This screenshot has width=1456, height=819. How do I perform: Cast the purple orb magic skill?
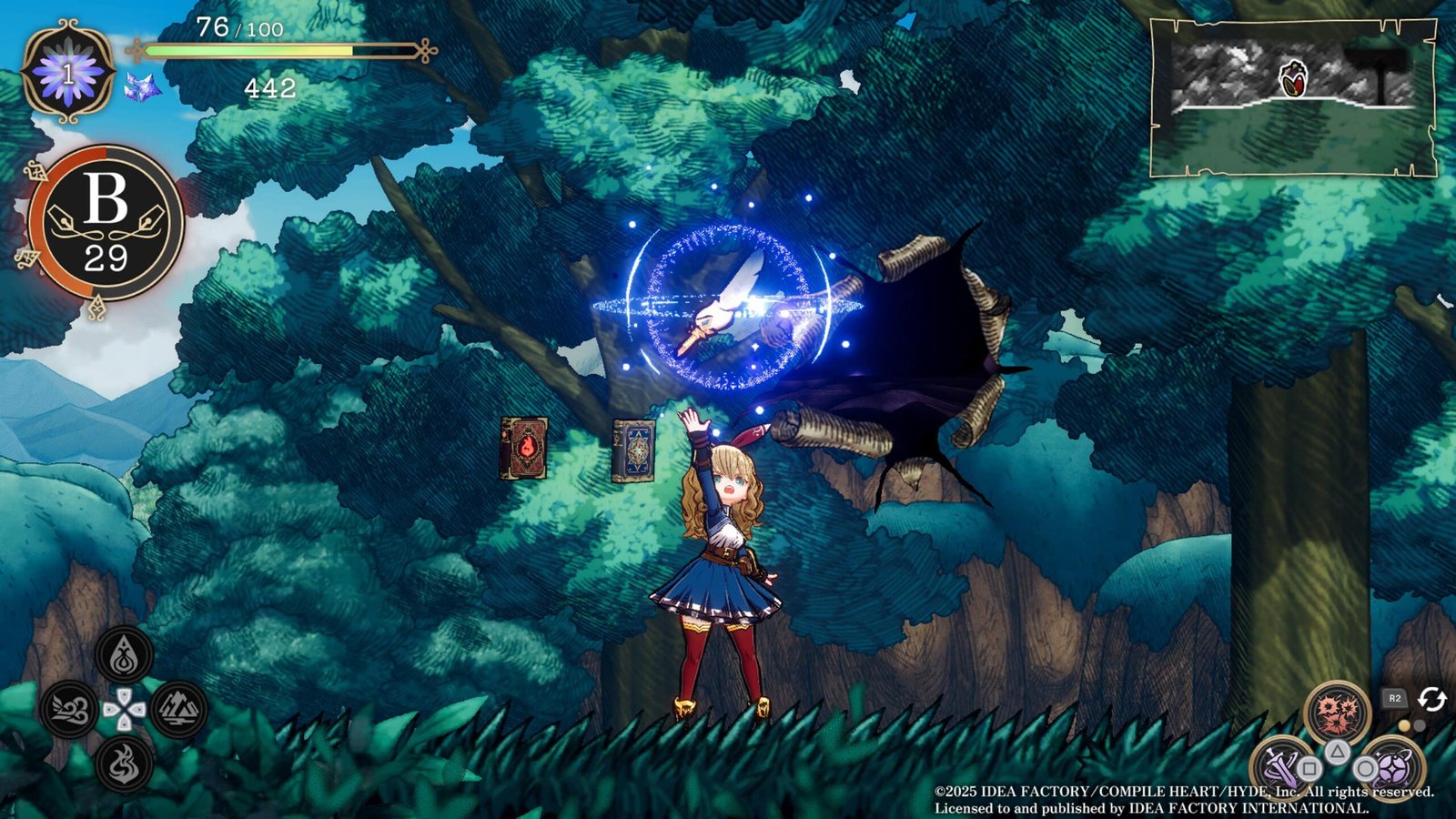coord(1392,766)
